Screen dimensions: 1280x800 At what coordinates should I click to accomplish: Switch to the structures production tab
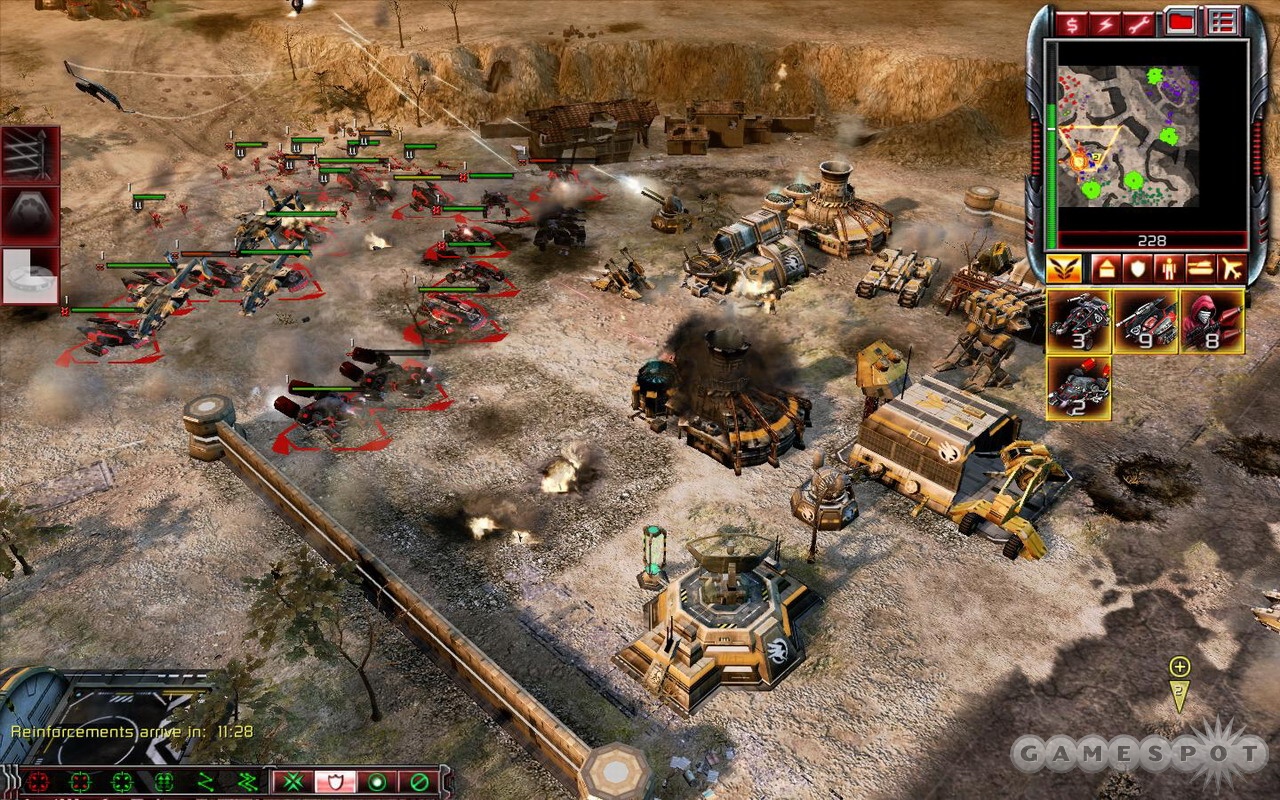coord(1106,268)
